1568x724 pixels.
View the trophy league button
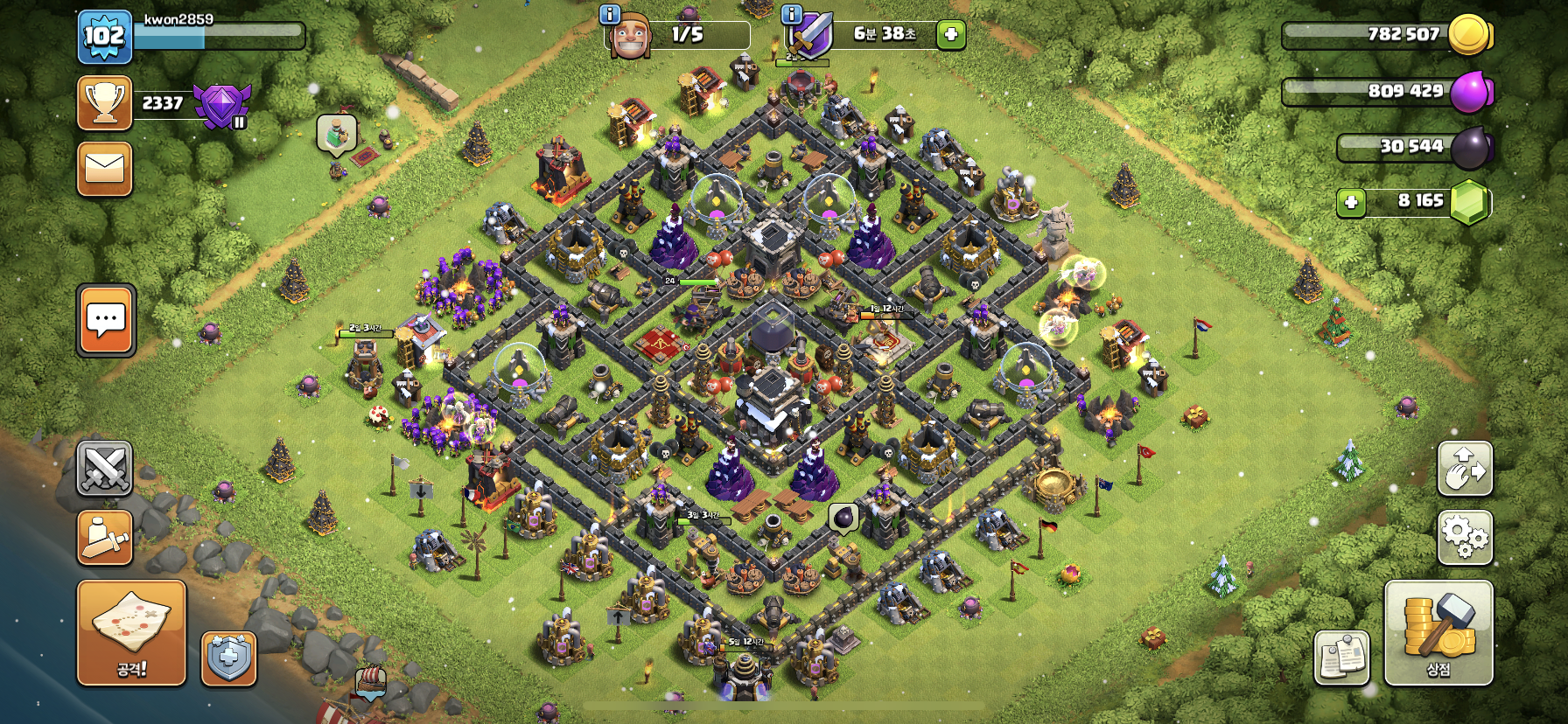tap(105, 103)
